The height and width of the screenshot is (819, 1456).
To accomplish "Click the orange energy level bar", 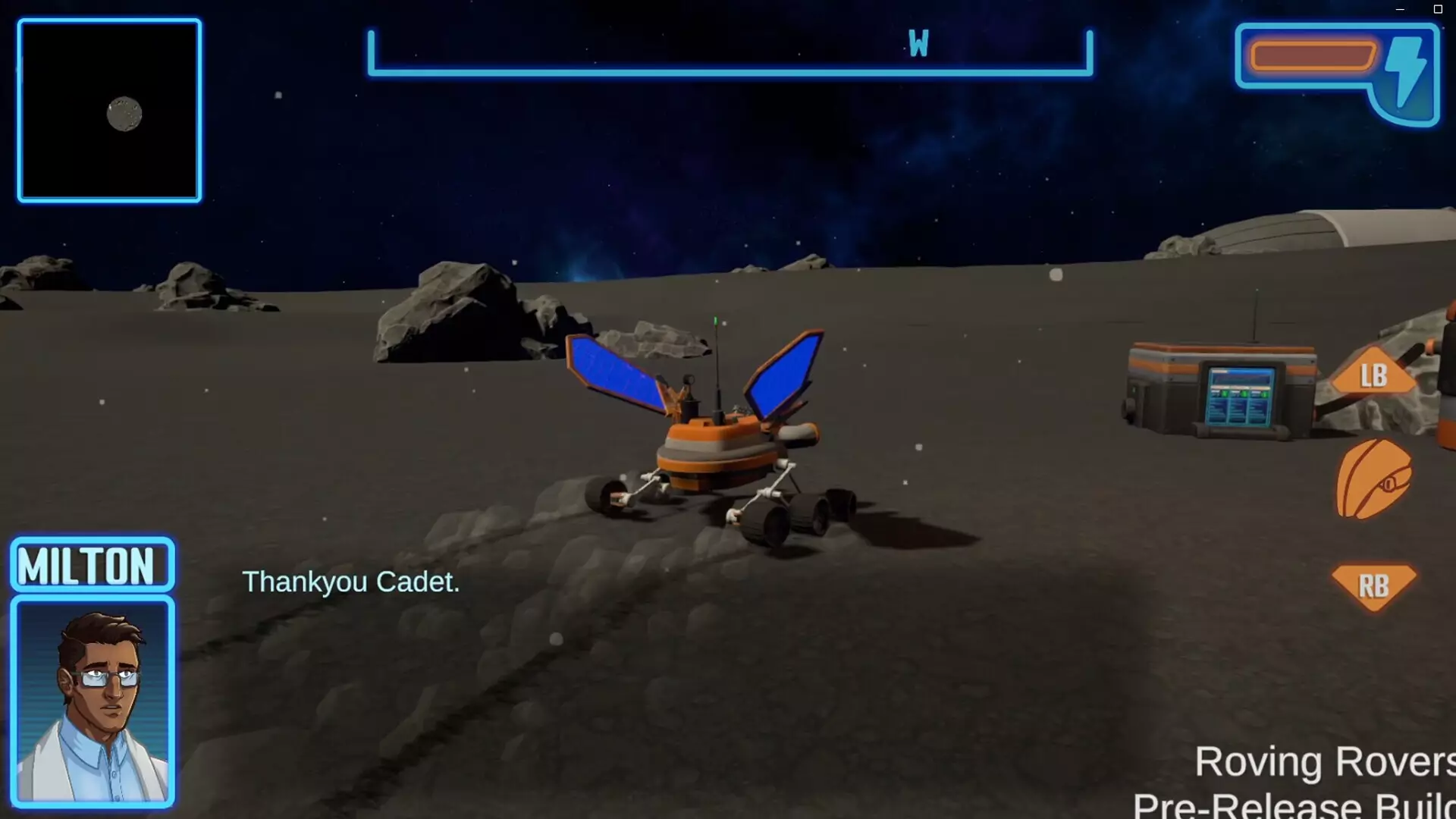I will 1315,55.
